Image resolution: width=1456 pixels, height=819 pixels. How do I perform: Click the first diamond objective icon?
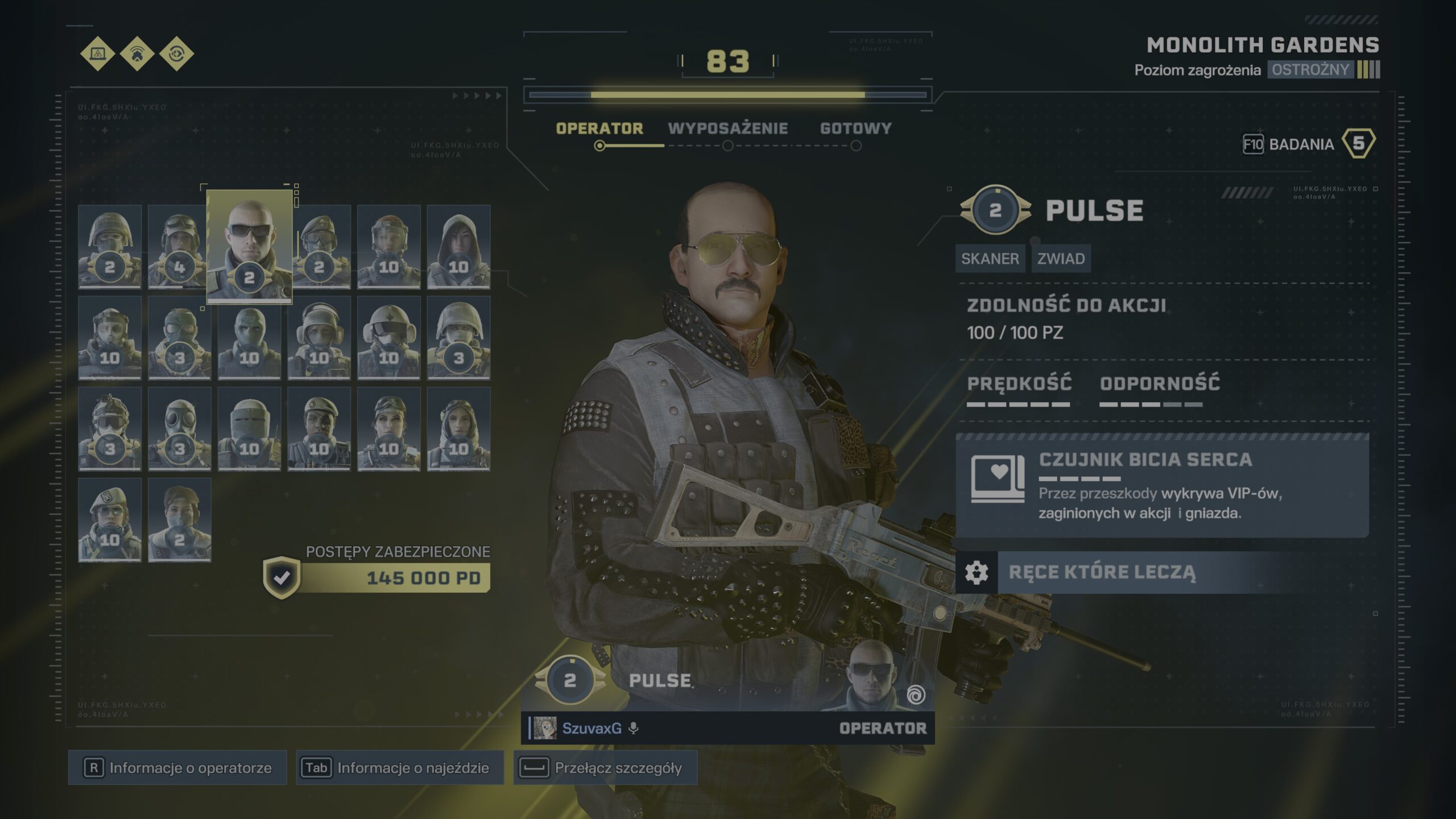[x=98, y=53]
